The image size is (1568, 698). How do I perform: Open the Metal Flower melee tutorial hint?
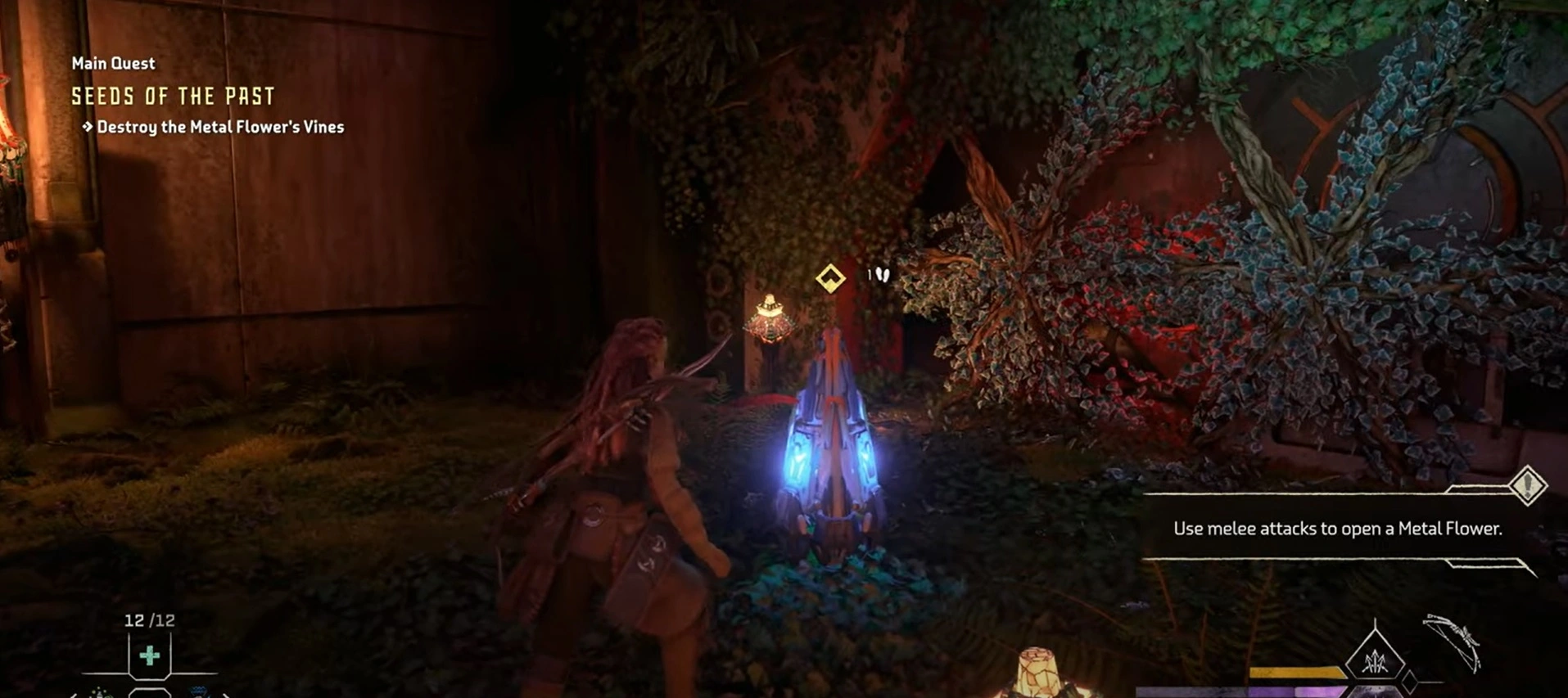(1337, 529)
